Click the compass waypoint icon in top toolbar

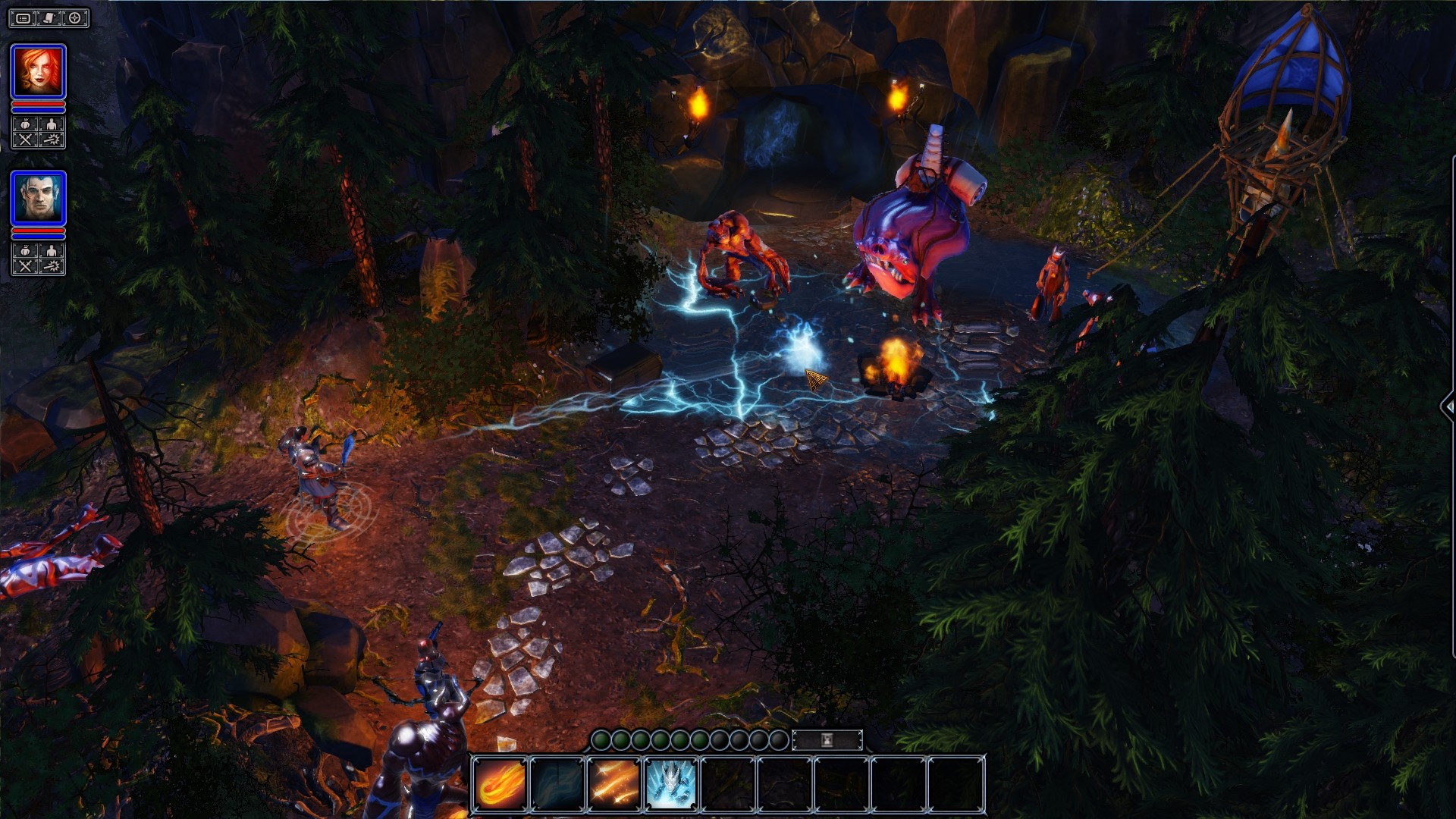click(x=74, y=18)
